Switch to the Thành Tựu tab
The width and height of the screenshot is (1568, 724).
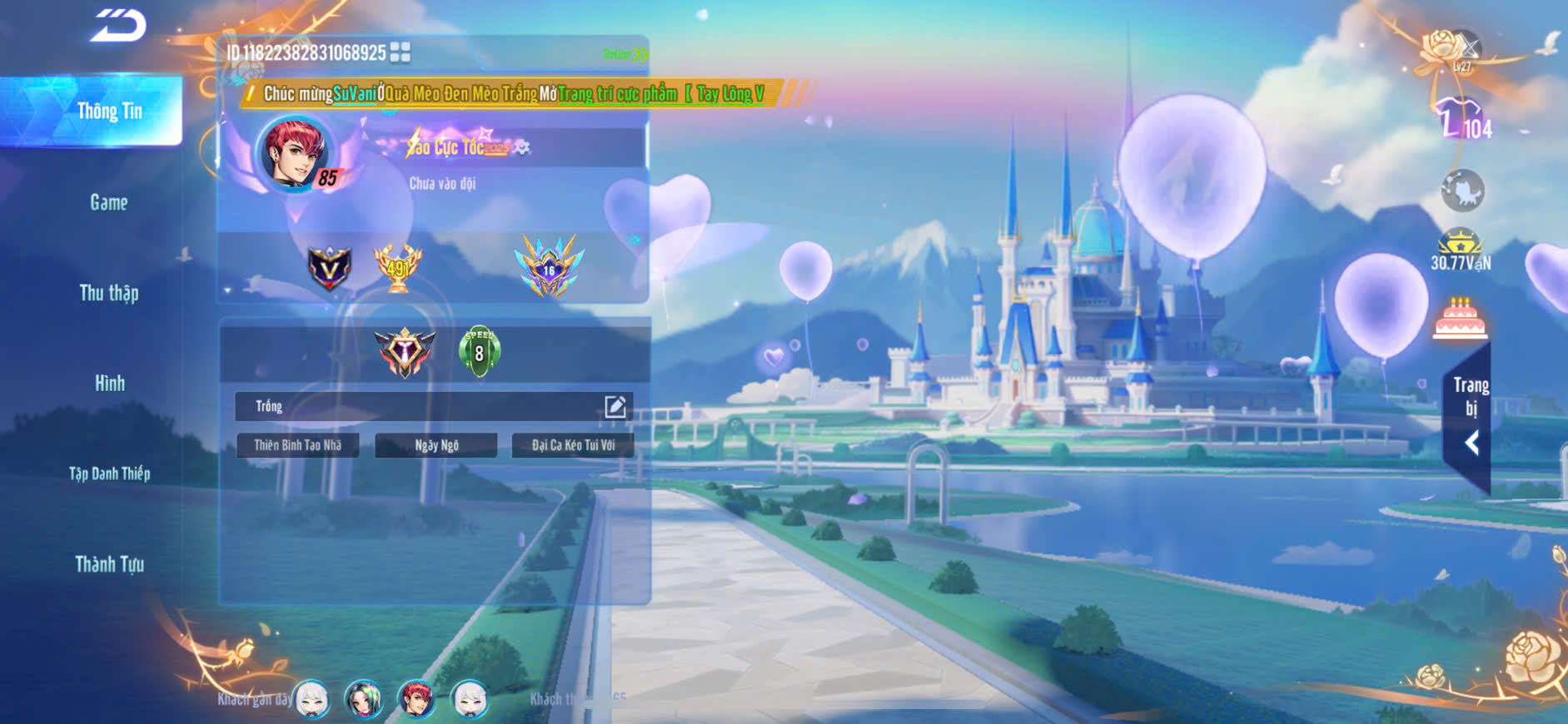pos(109,564)
